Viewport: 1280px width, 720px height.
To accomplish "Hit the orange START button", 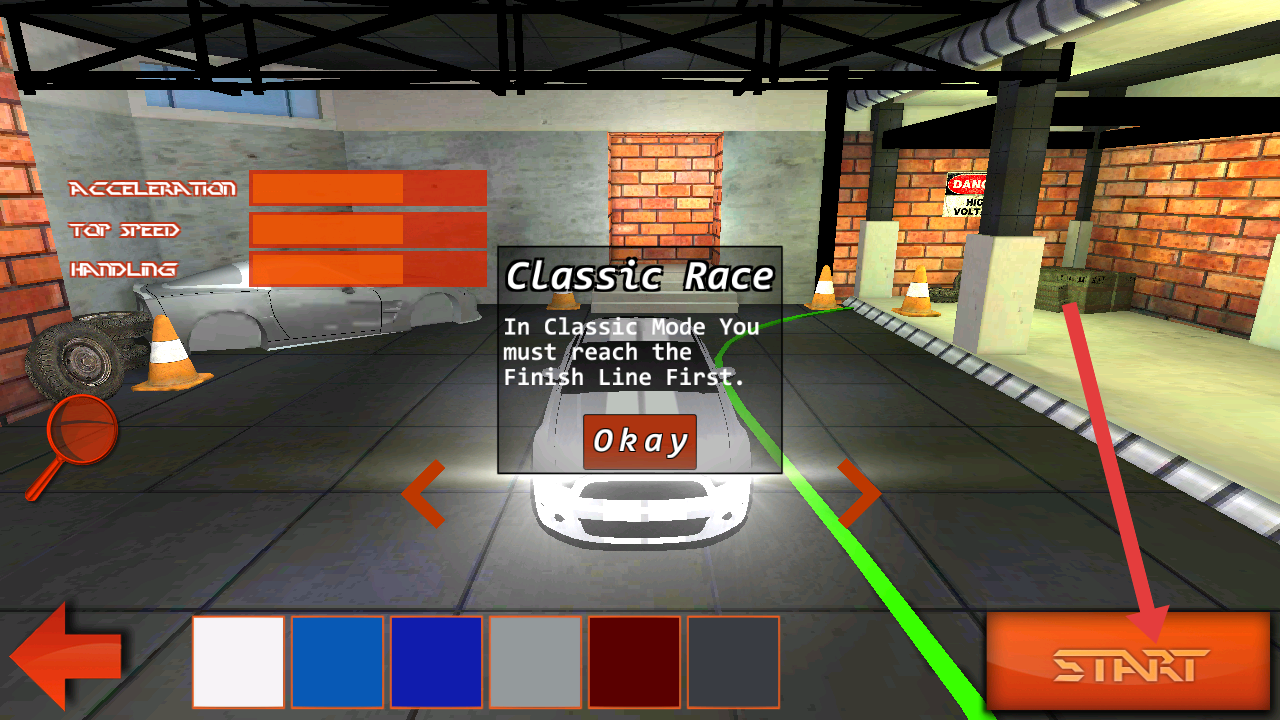I will point(1128,661).
